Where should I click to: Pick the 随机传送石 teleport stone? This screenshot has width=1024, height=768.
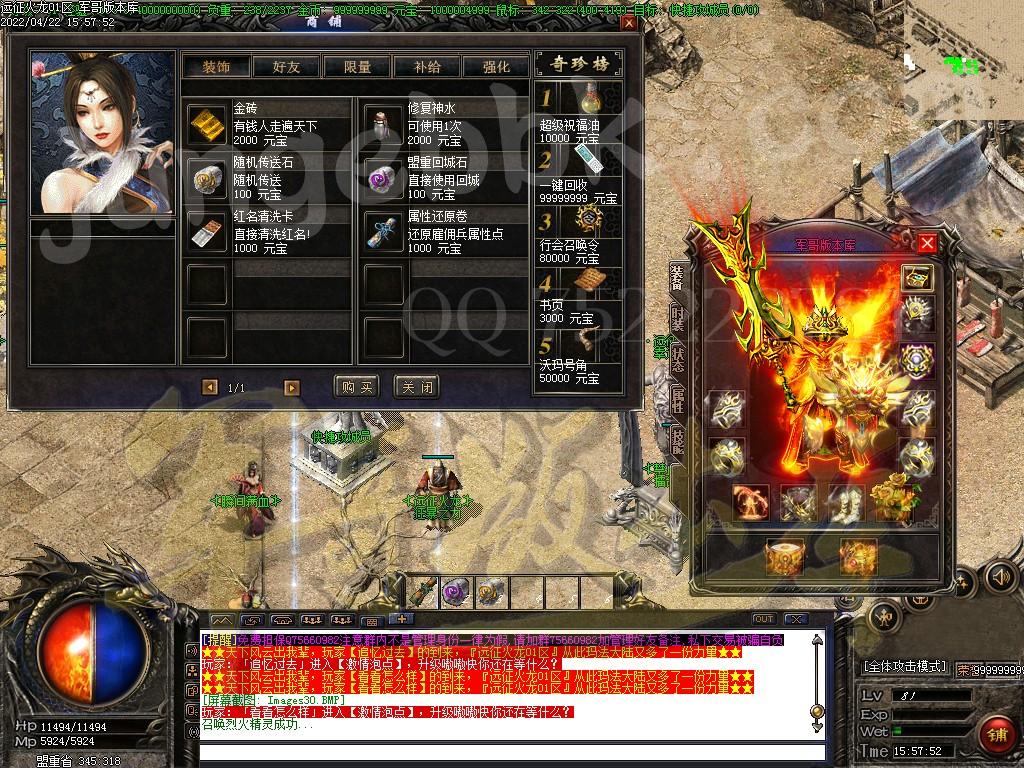point(208,178)
